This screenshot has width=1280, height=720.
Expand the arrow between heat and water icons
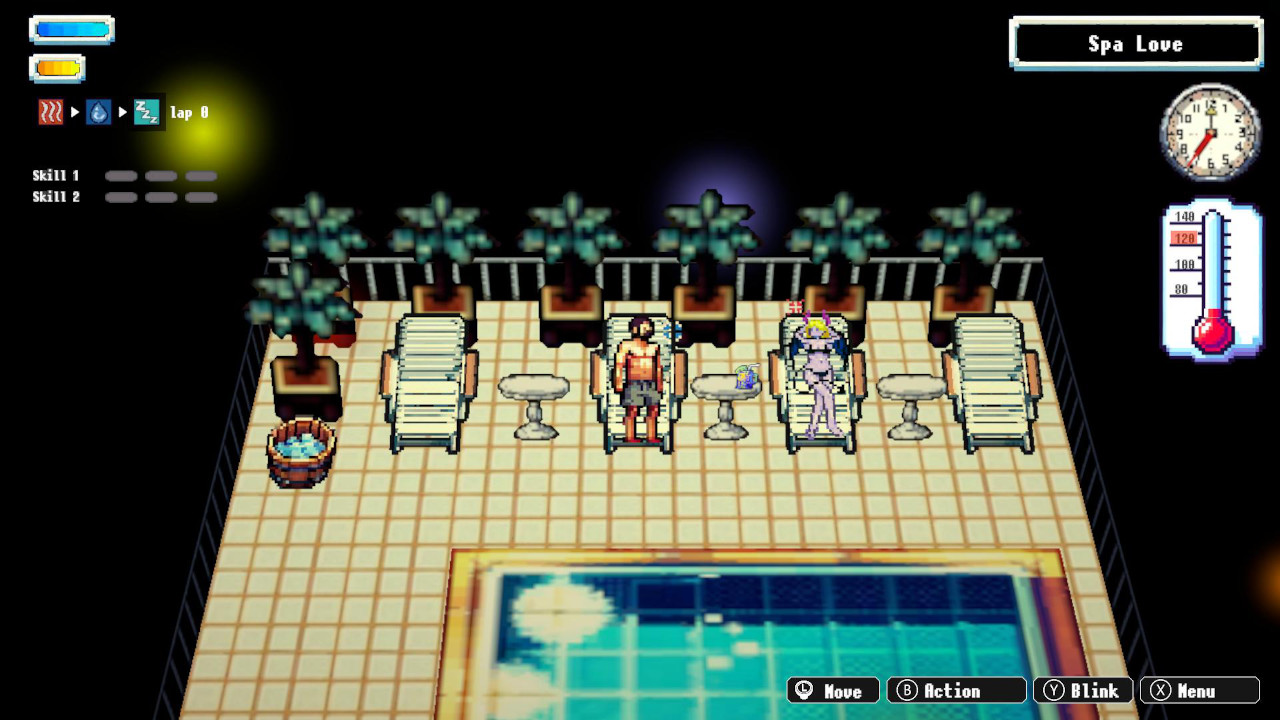click(x=74, y=111)
